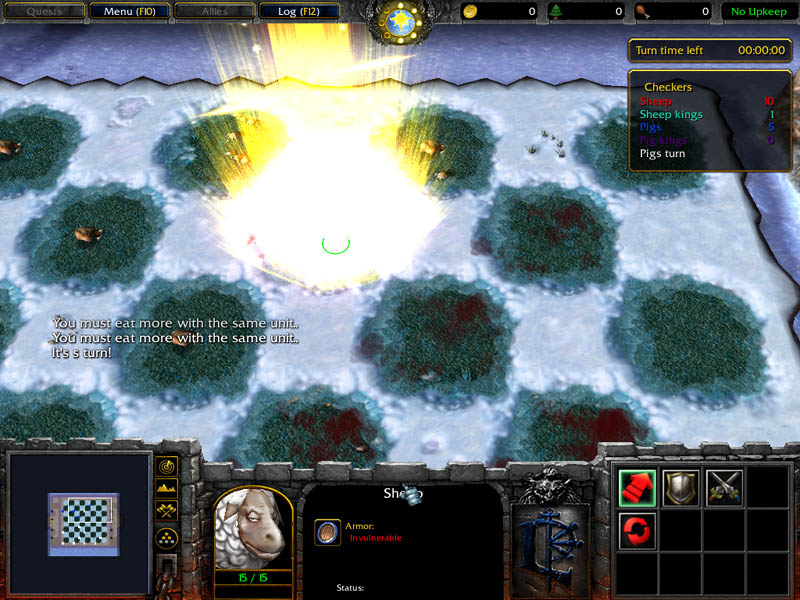Click the day-night clock indicator
Screen dimensions: 800x600
[400, 20]
